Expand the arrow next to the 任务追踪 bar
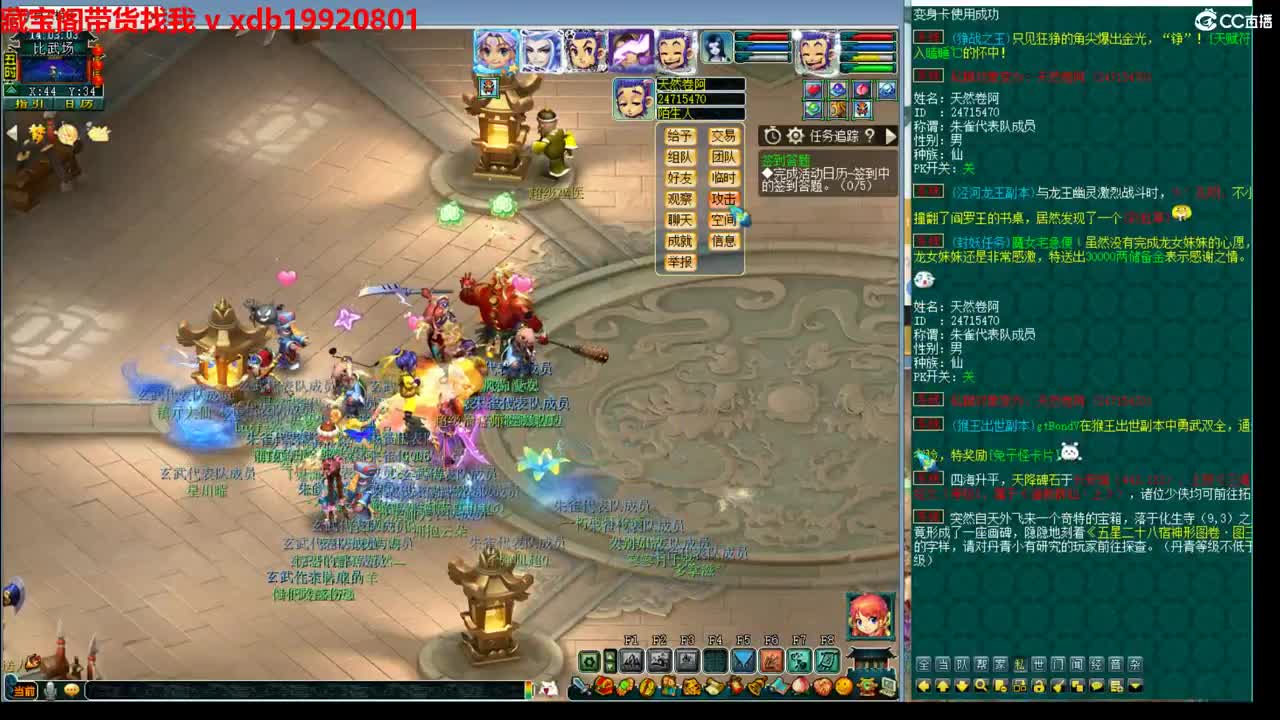1280x720 pixels. [889, 135]
